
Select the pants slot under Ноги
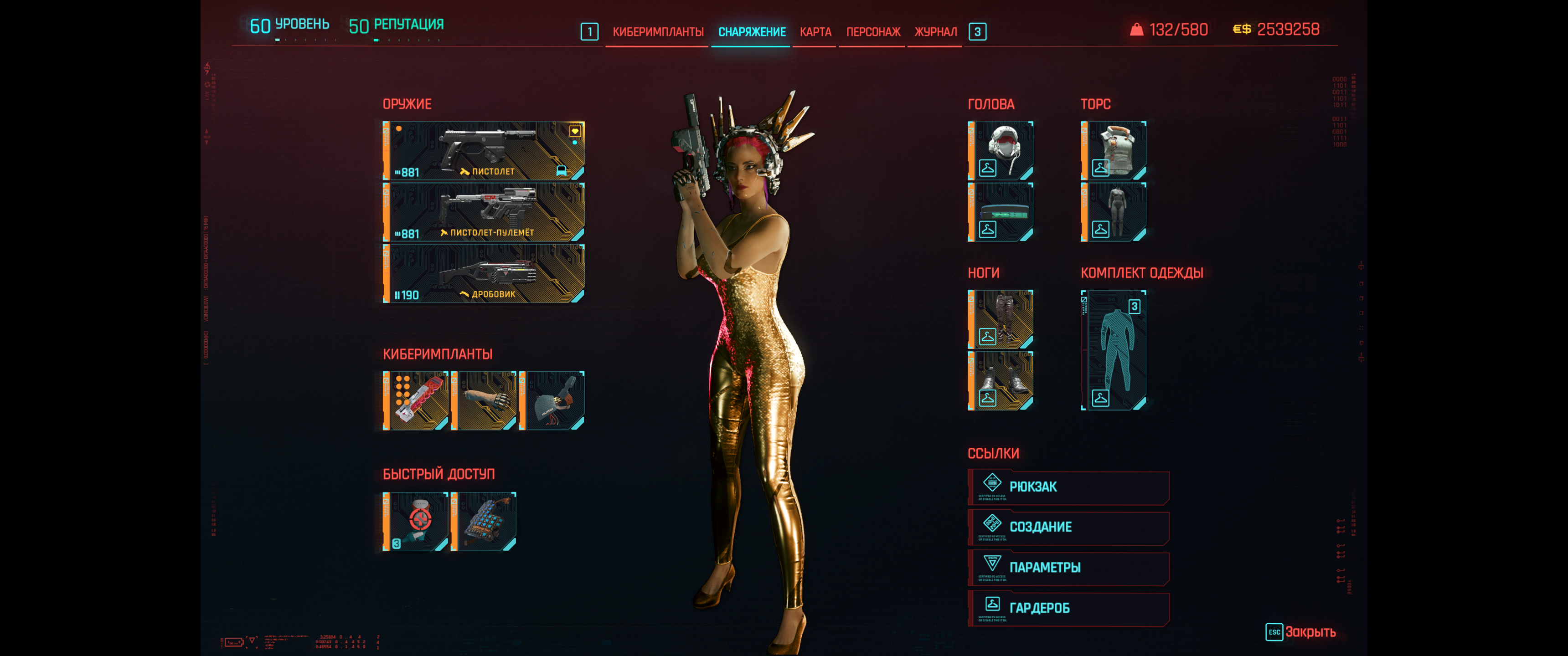pos(1001,319)
